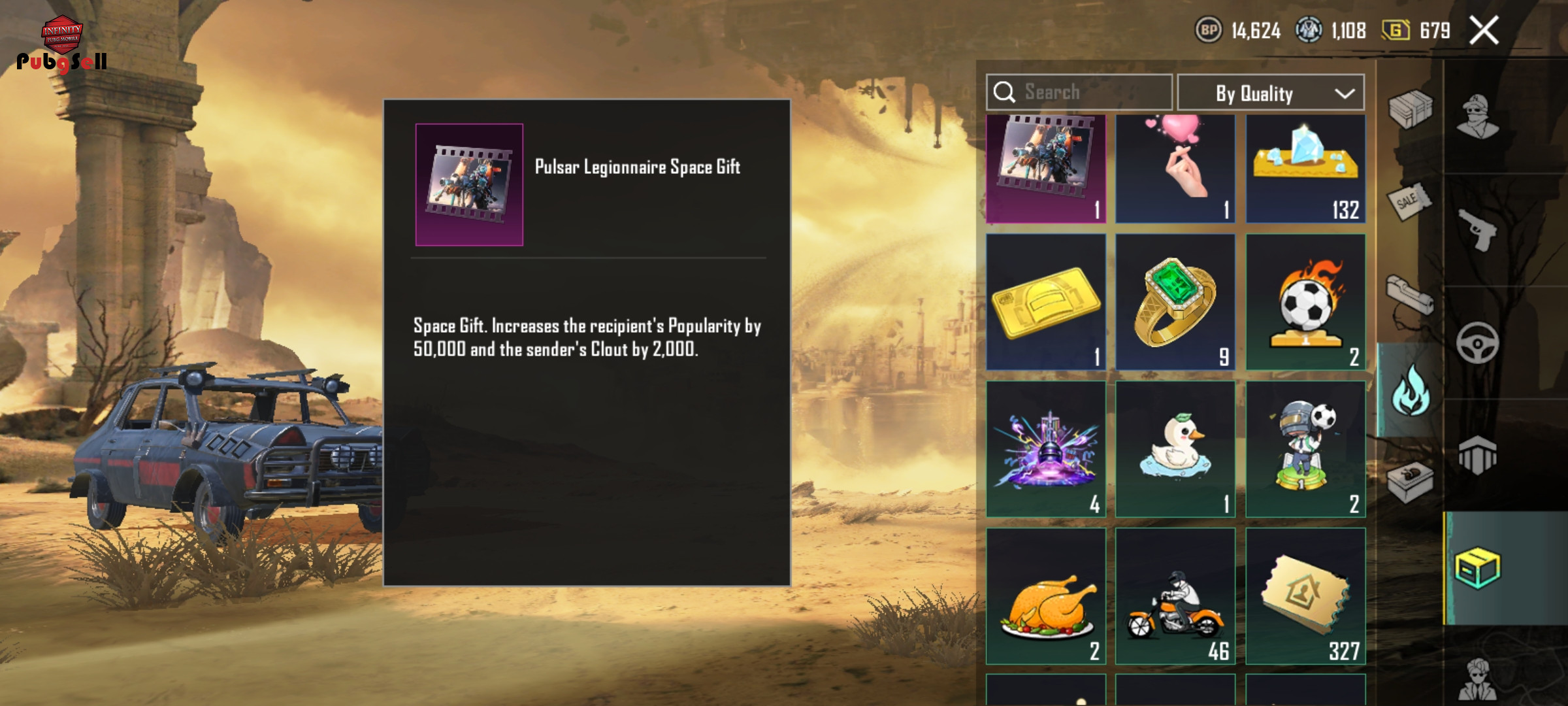The image size is (1568, 706).
Task: Select the flaming soccer ball trophy
Action: (x=1305, y=303)
